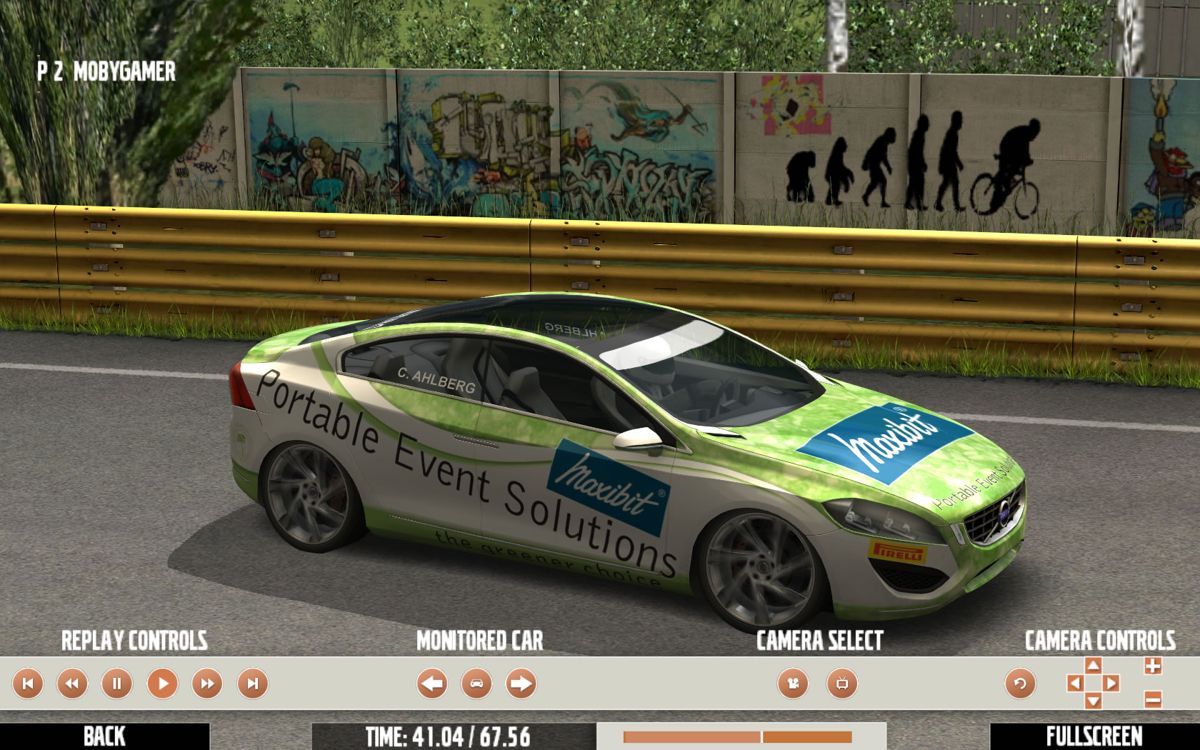Image resolution: width=1200 pixels, height=750 pixels.
Task: Zoom the camera out with the minus
Action: (1152, 699)
